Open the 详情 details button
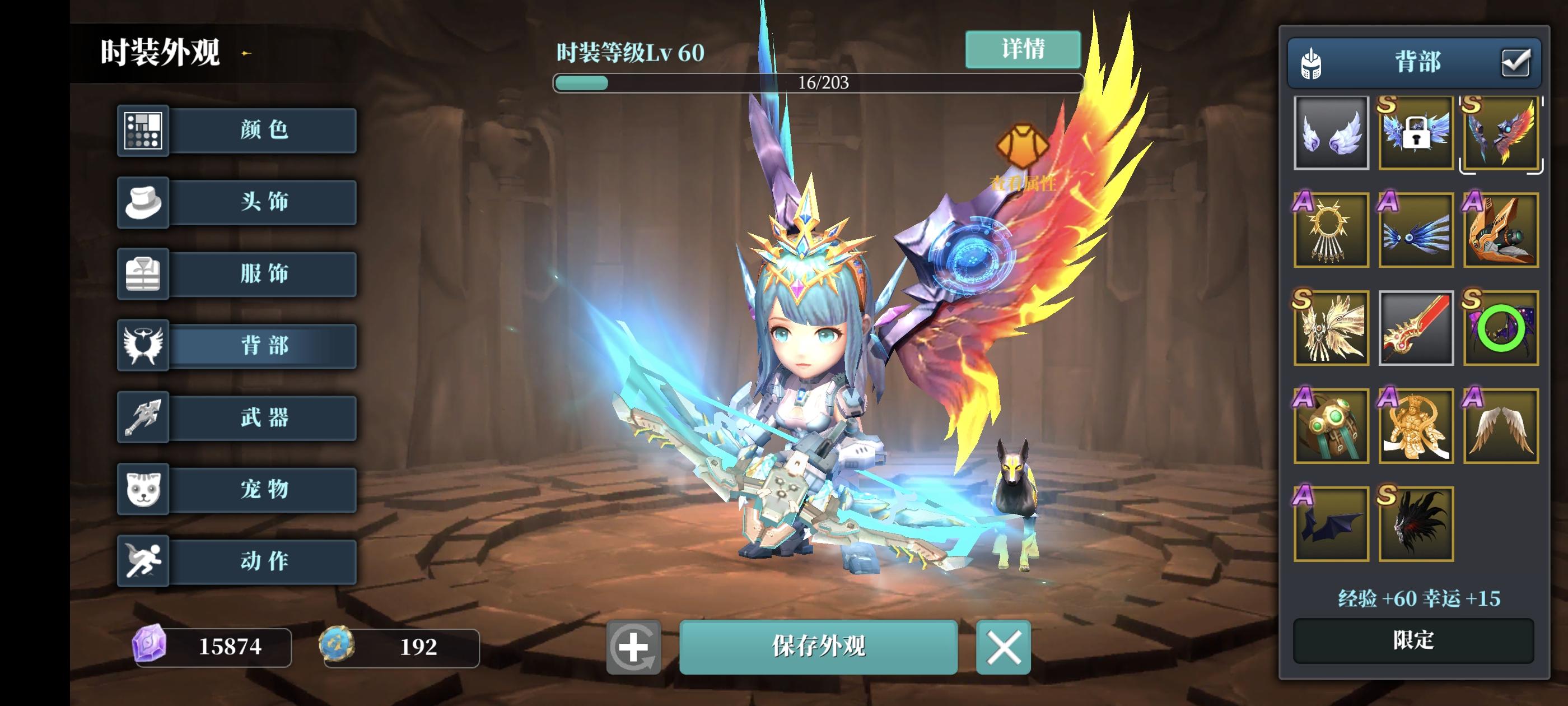The image size is (1568, 706). 1021,50
